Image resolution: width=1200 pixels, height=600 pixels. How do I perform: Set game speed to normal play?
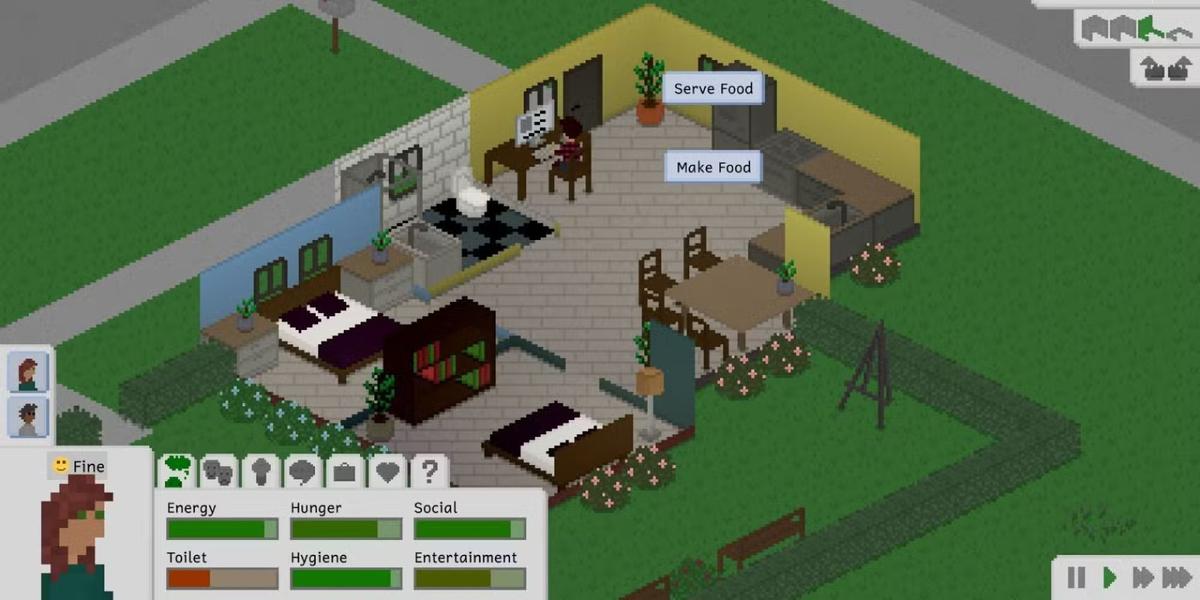pyautogui.click(x=1109, y=577)
